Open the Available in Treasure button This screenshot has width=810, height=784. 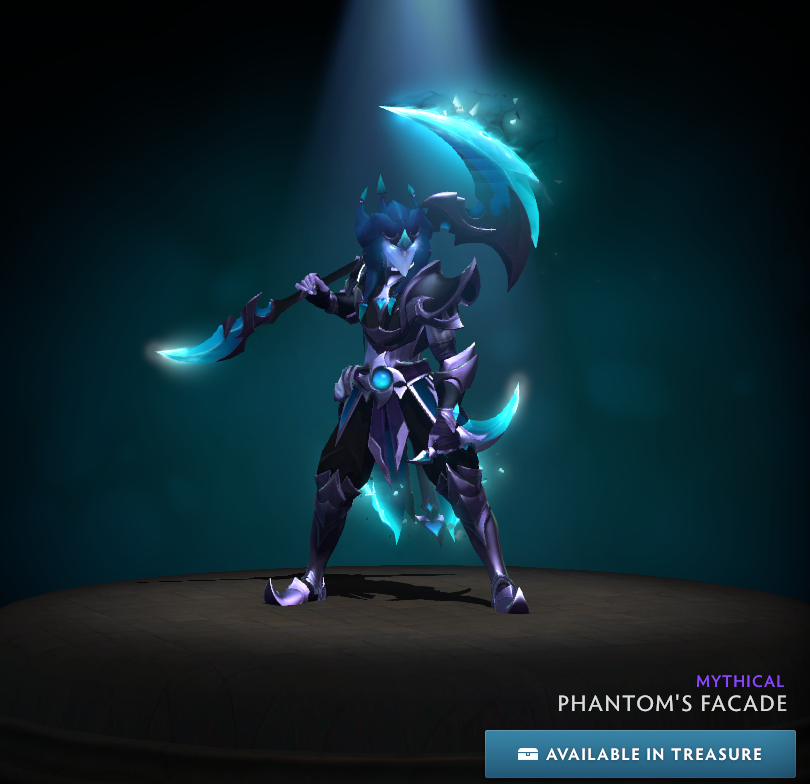640,754
